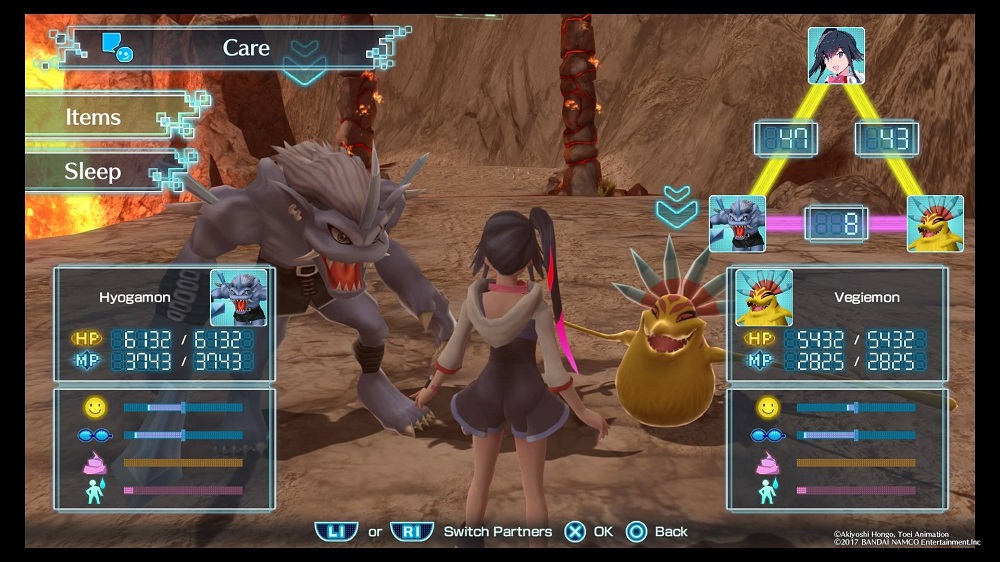Click the Care menu header
This screenshot has height=562, width=1000.
[246, 47]
